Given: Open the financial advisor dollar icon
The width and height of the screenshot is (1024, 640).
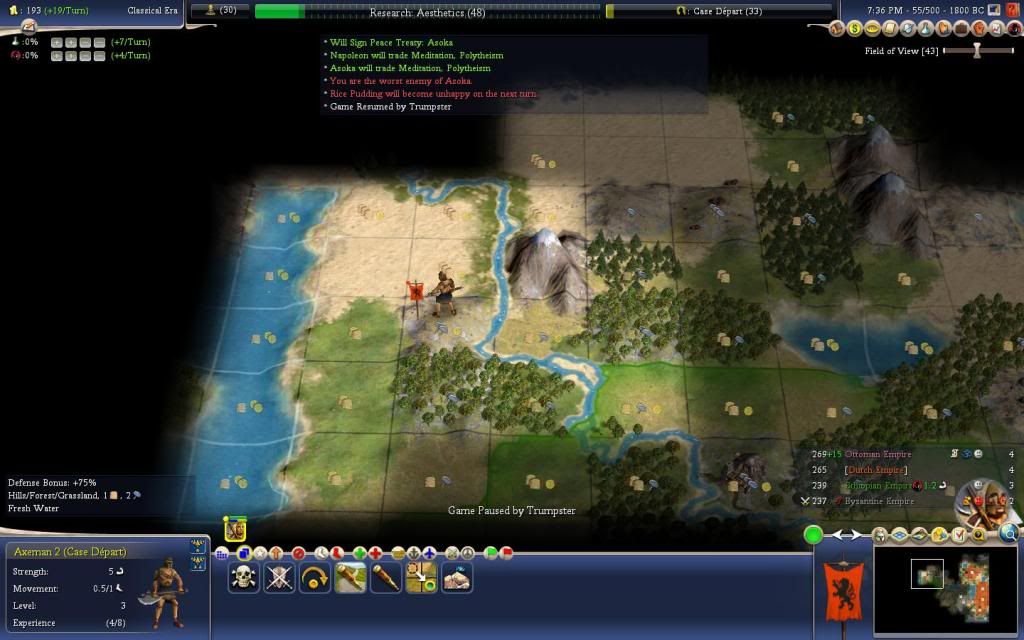Looking at the screenshot, I should [x=855, y=28].
